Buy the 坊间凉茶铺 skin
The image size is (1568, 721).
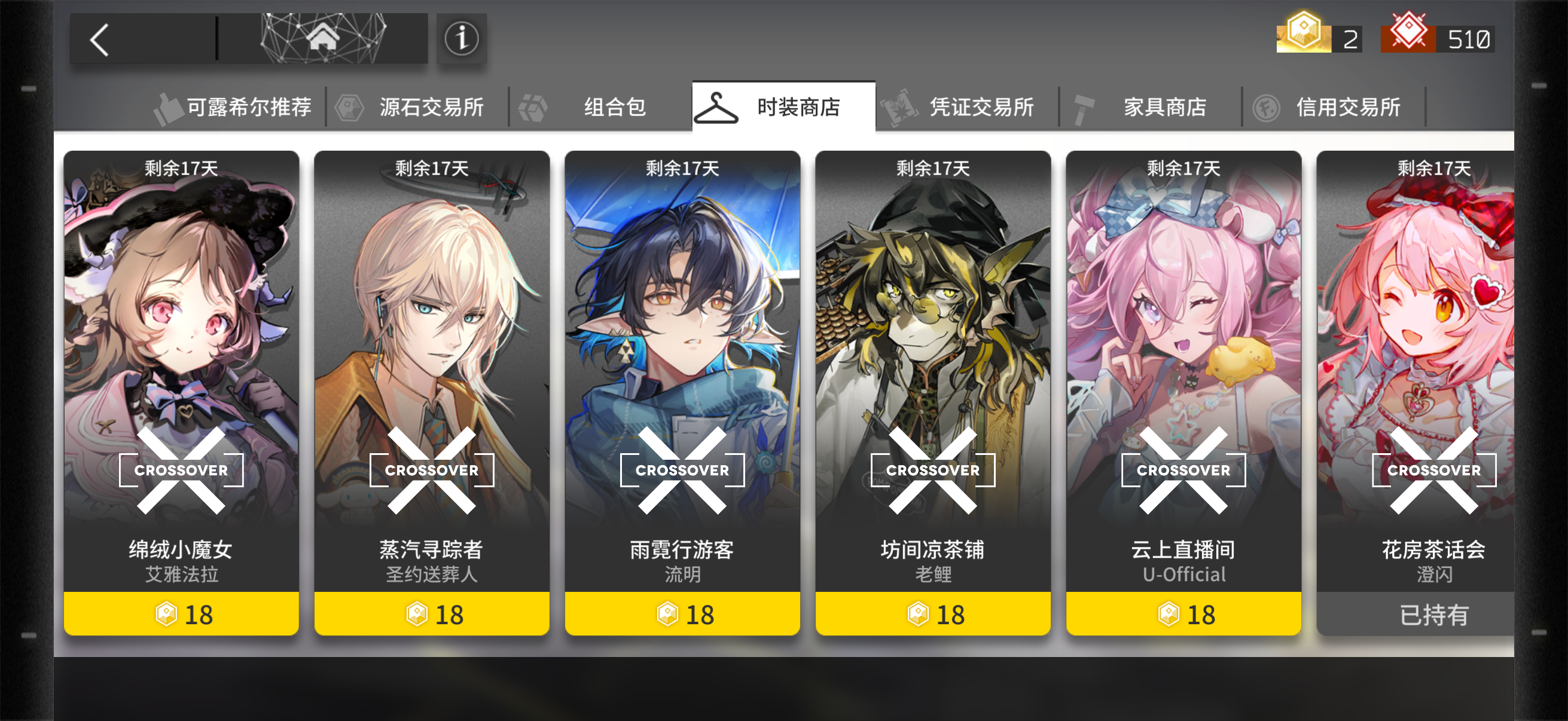[934, 614]
